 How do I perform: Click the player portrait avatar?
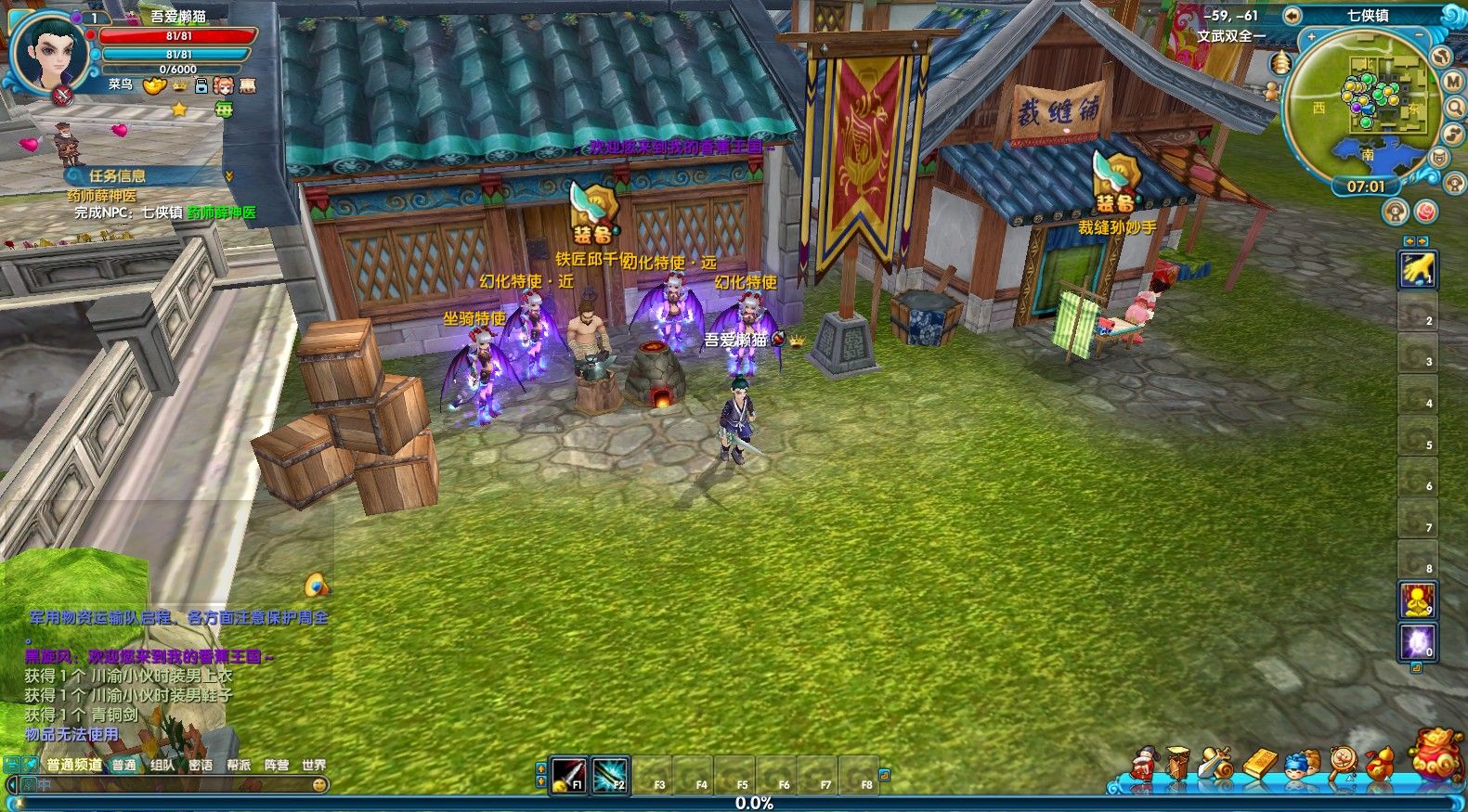(49, 46)
